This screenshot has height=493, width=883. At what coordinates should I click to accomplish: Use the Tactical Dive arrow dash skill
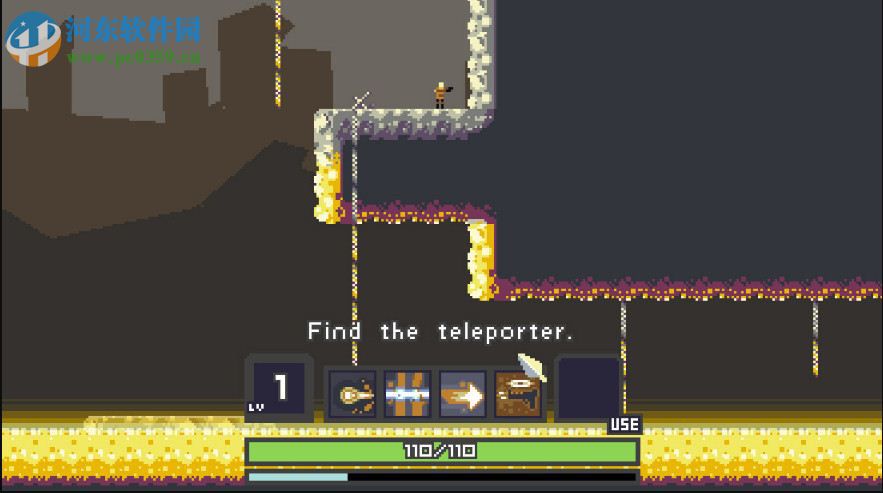click(x=462, y=395)
